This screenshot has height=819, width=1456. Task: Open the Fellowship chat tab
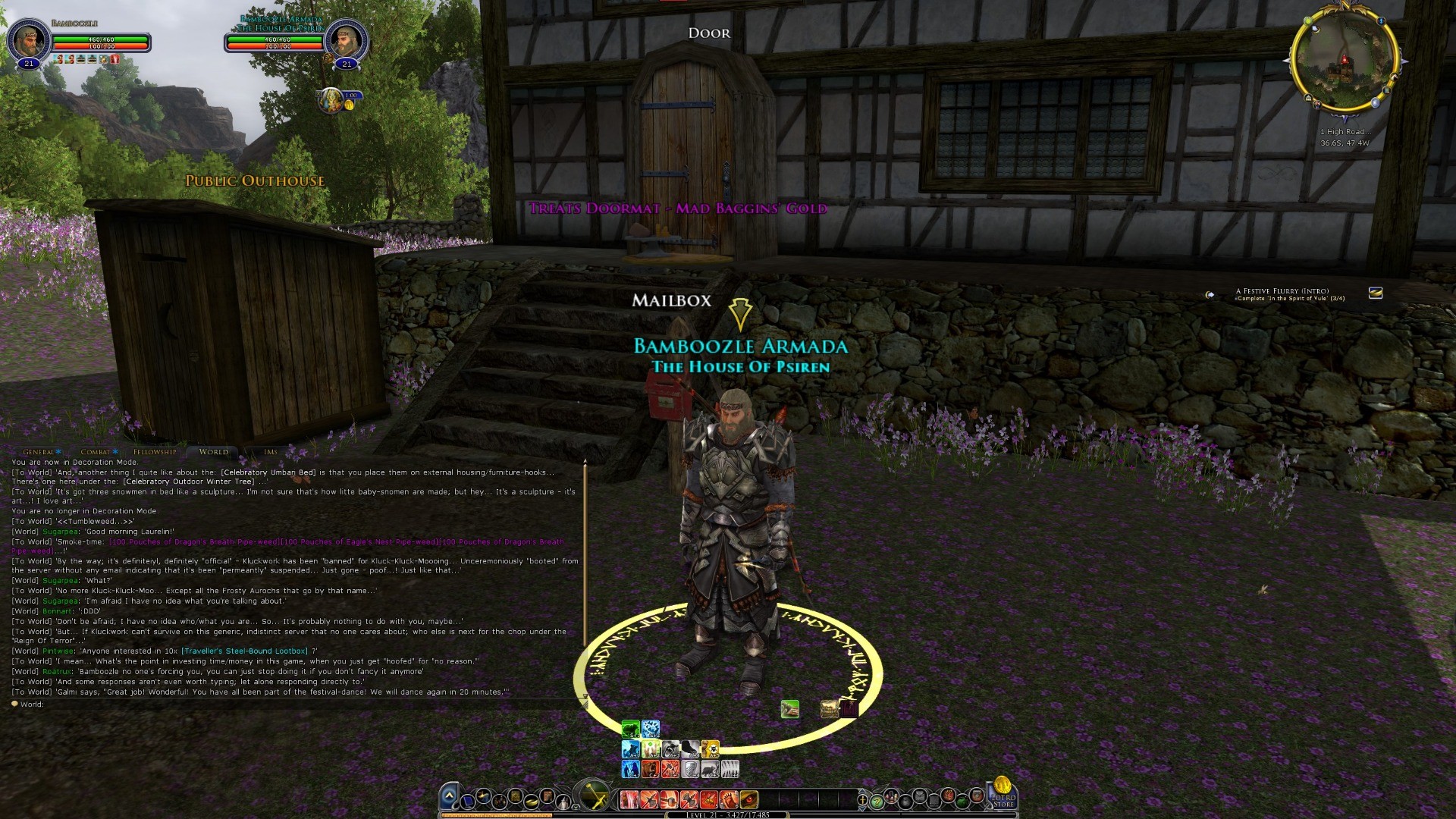pyautogui.click(x=154, y=452)
